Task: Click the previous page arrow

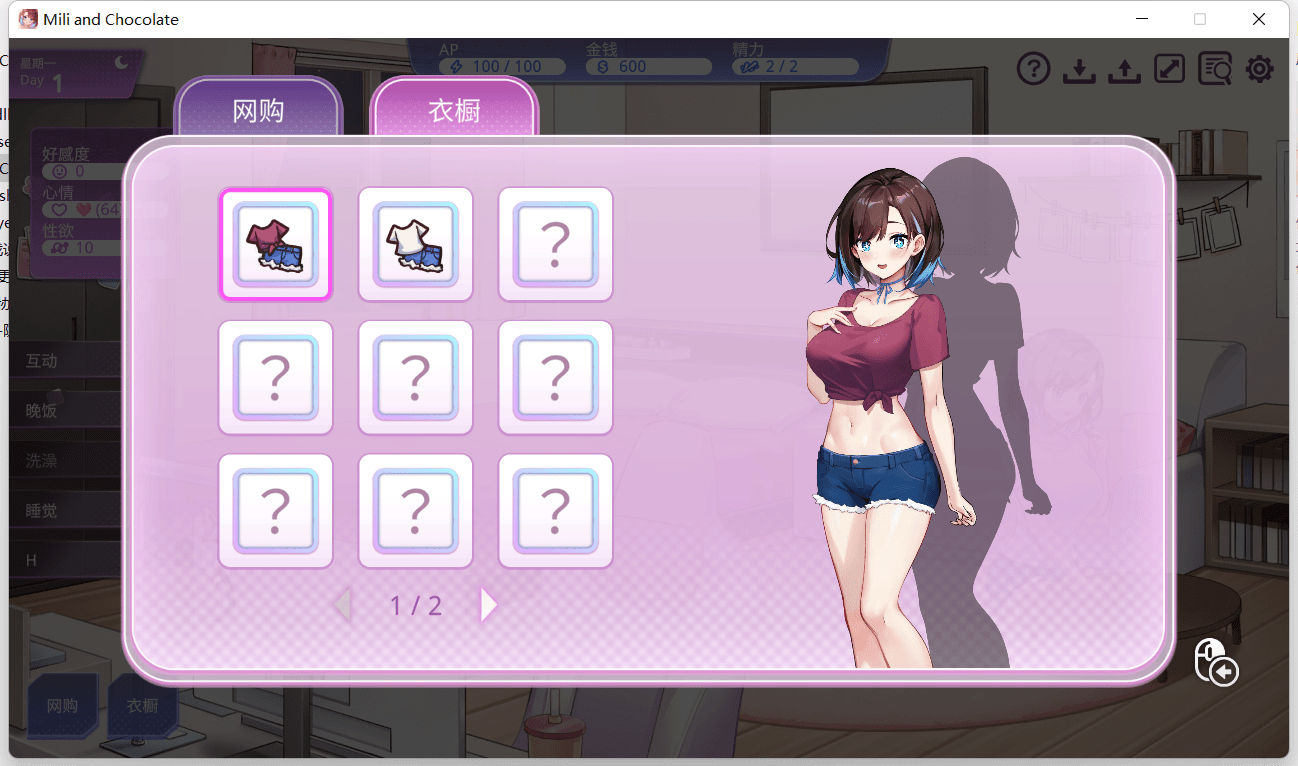Action: [x=342, y=605]
